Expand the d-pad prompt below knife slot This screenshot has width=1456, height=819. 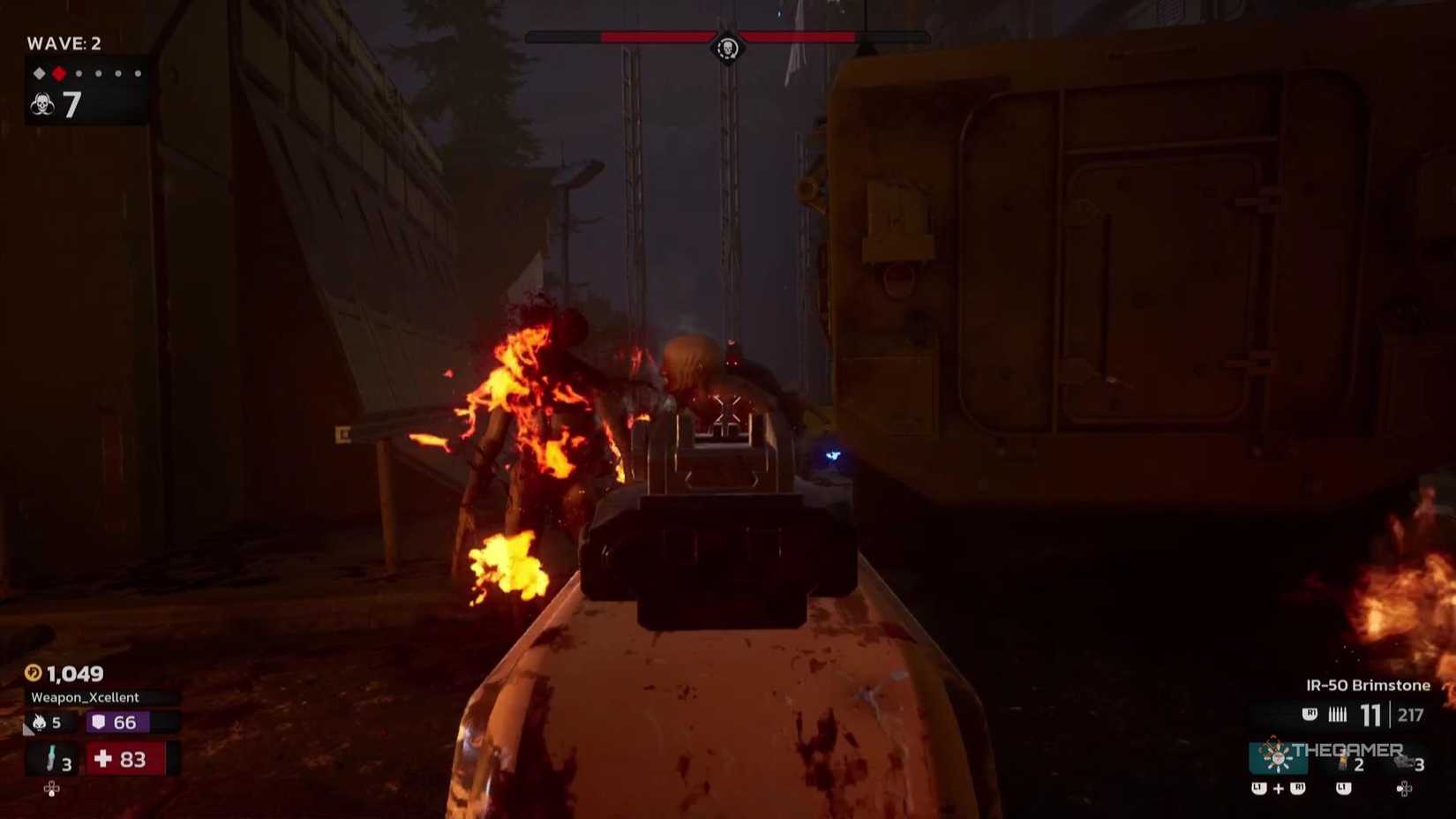pos(51,789)
